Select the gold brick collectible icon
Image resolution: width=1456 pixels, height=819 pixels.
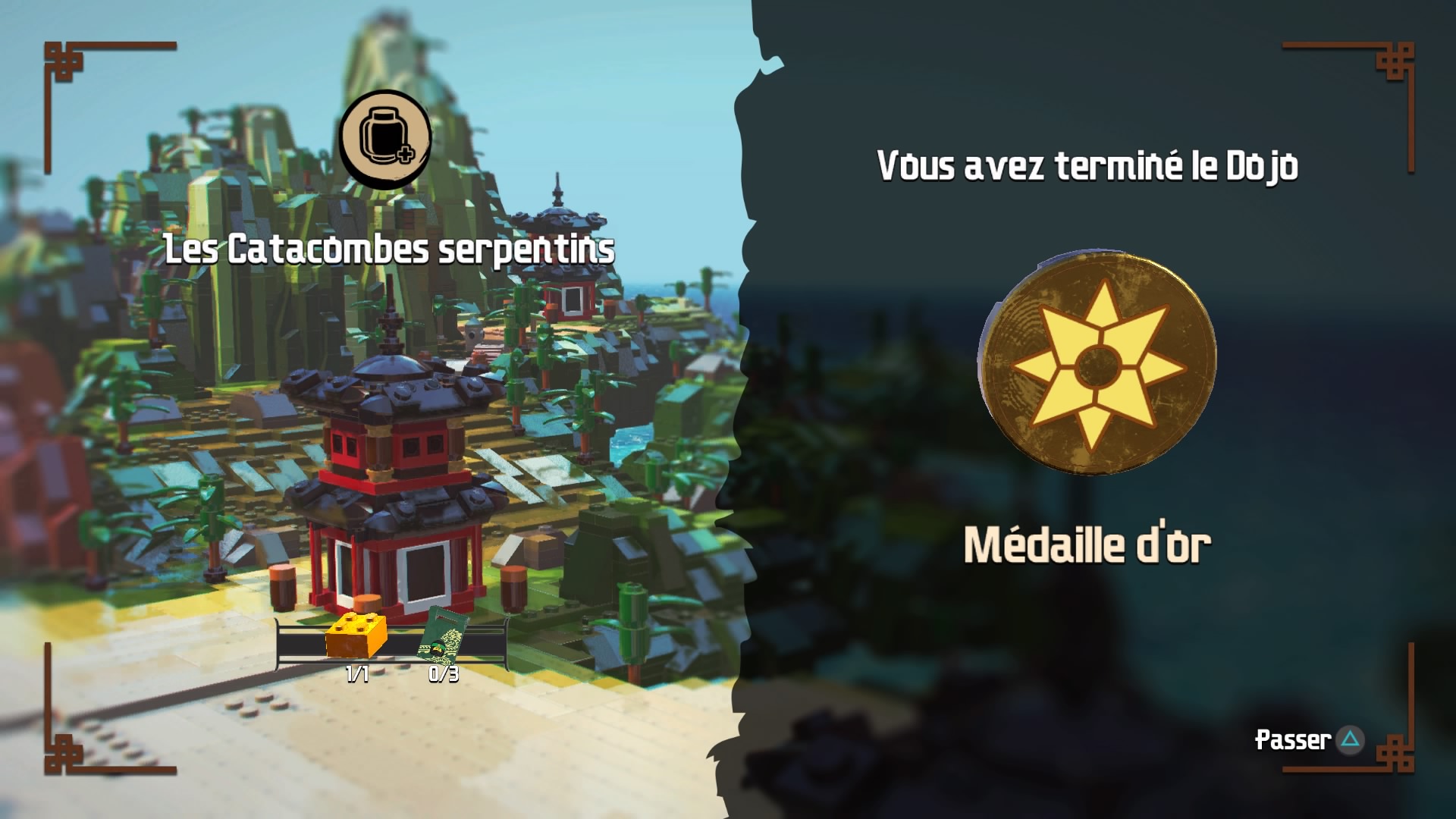356,634
